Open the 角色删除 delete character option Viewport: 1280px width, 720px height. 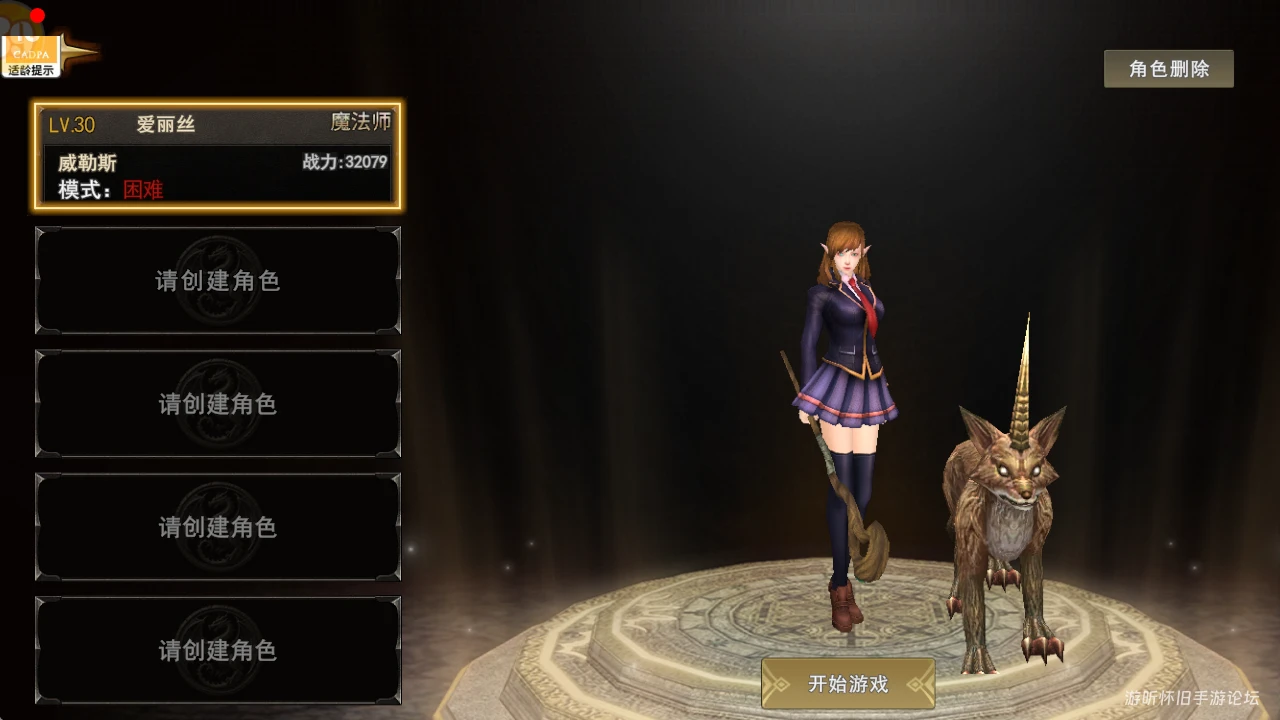[1168, 69]
